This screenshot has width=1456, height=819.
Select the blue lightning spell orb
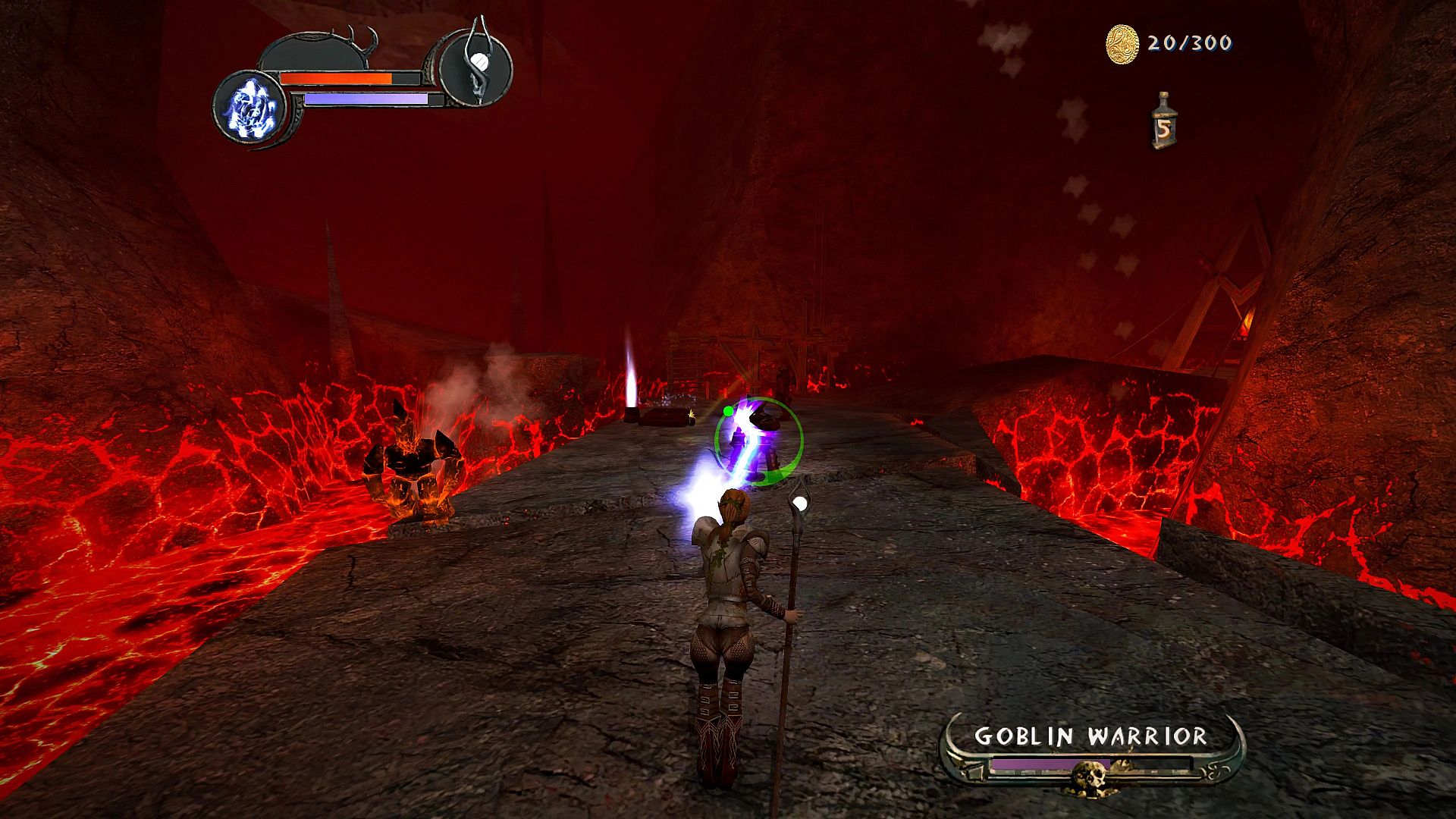coord(249,108)
